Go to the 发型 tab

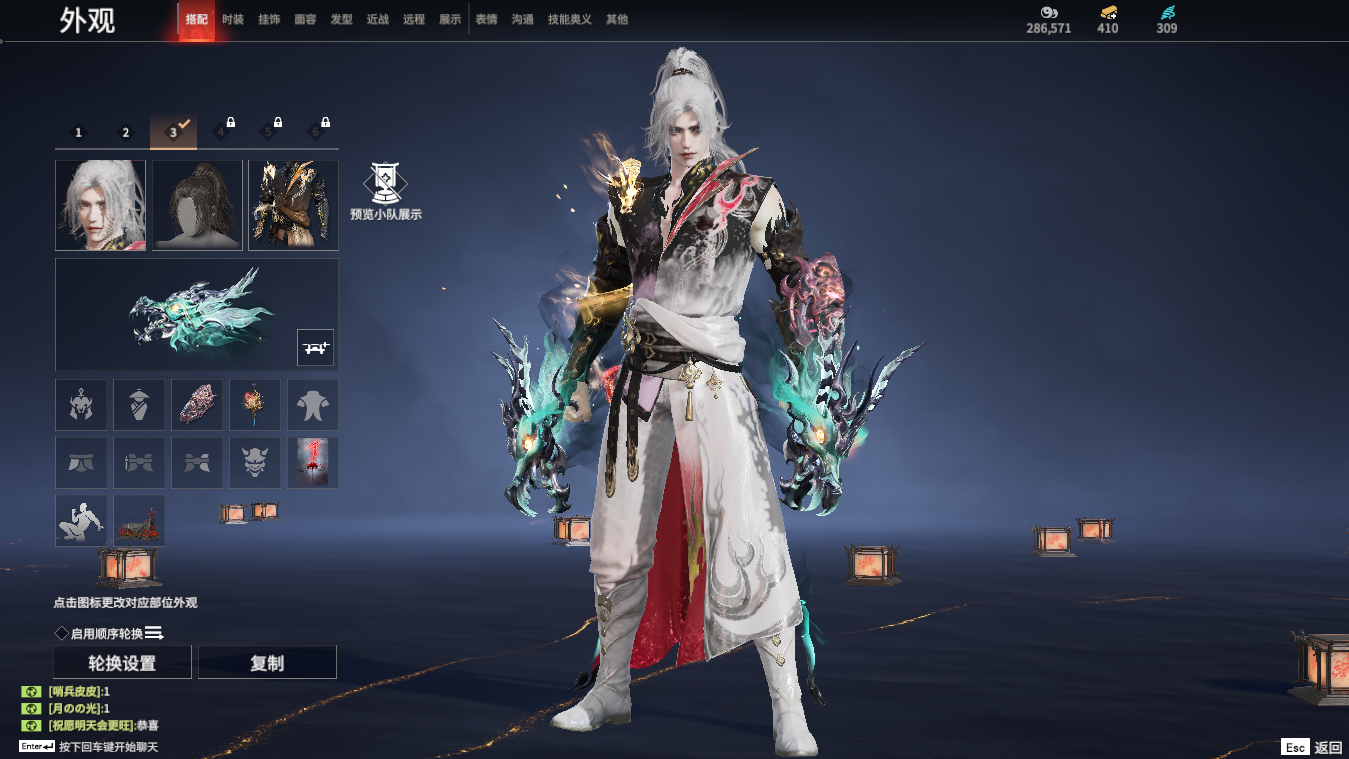click(341, 19)
